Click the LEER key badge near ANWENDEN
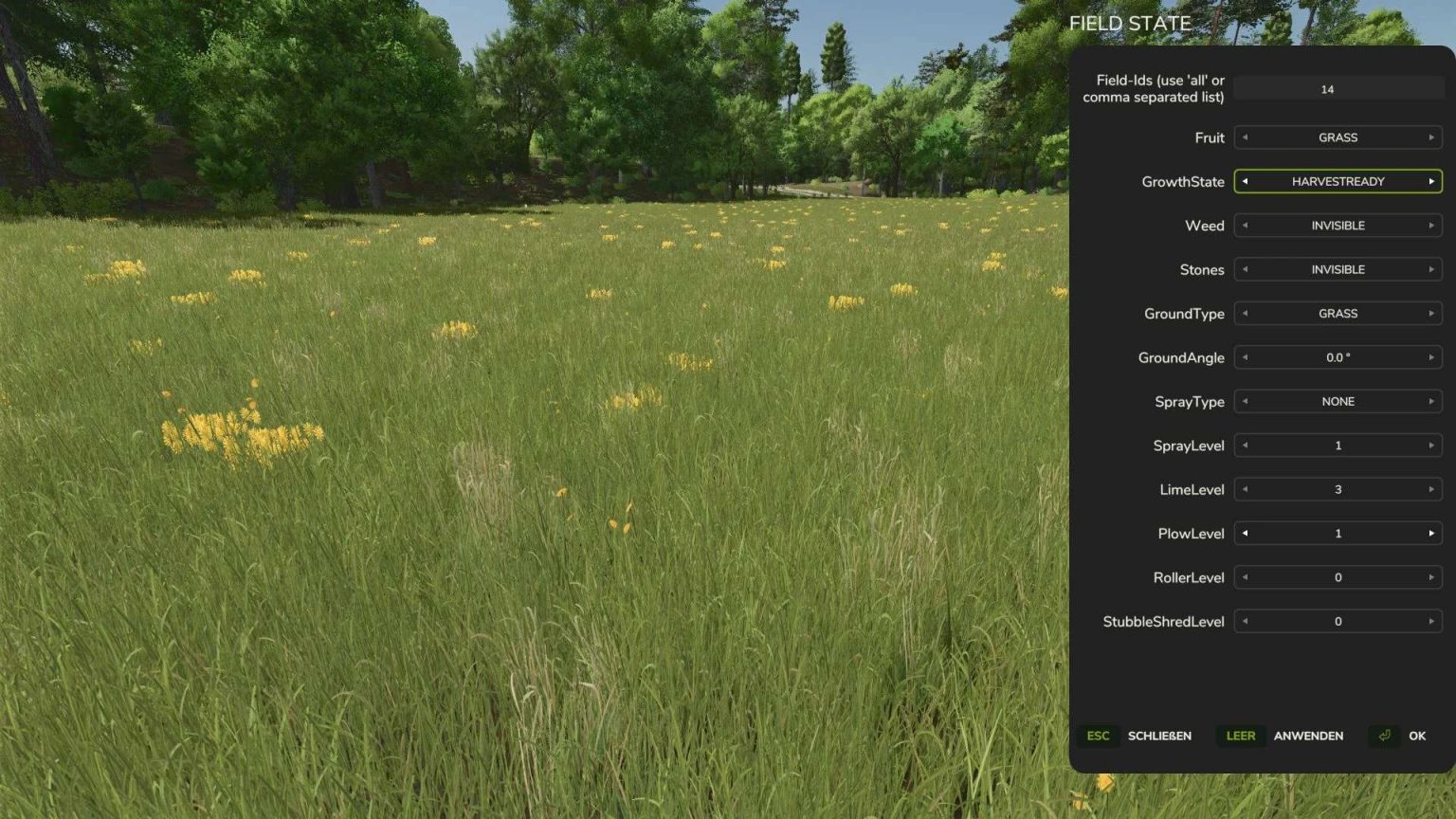Image resolution: width=1456 pixels, height=819 pixels. [x=1241, y=736]
